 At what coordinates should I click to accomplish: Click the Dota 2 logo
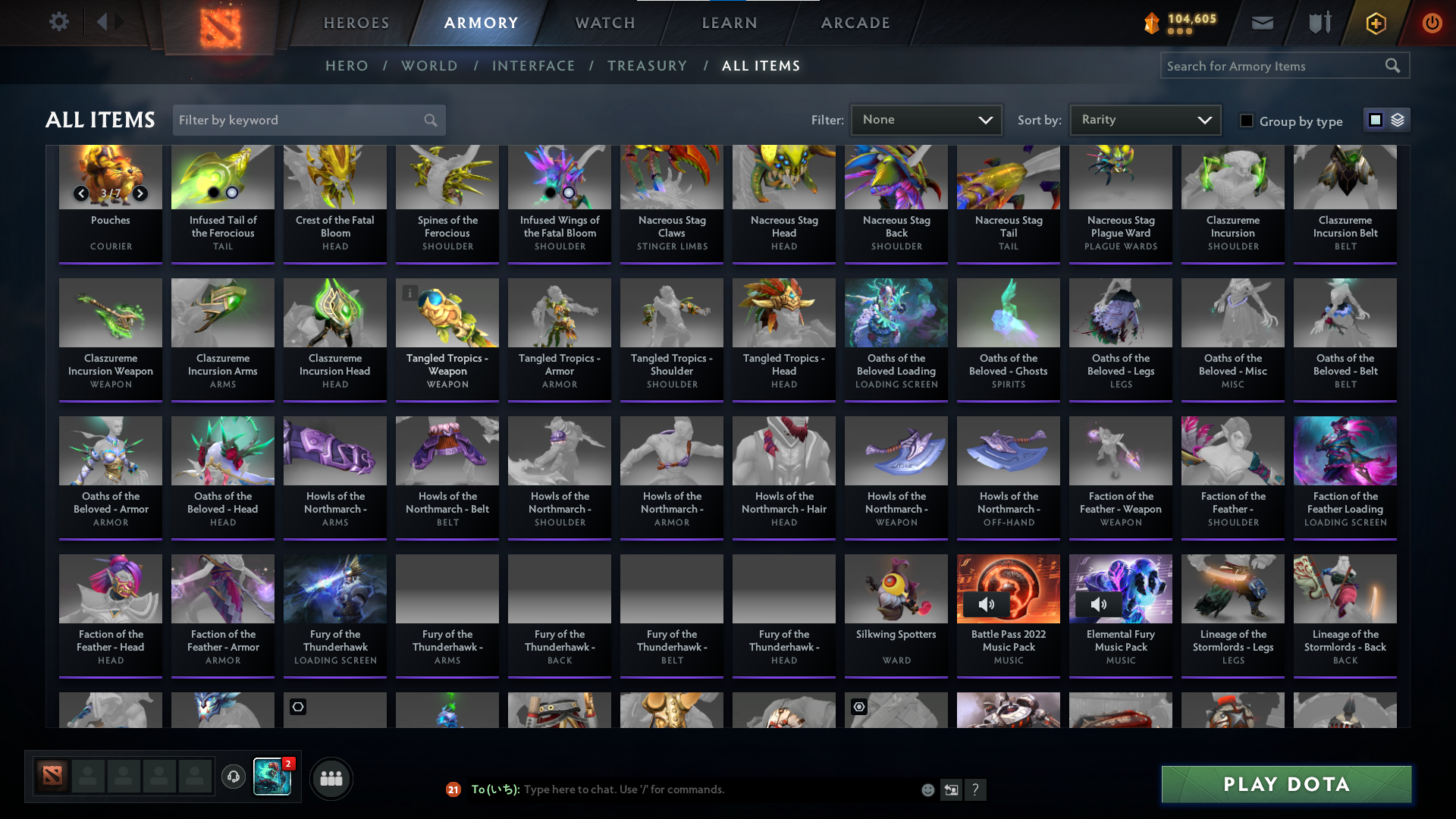pyautogui.click(x=219, y=26)
